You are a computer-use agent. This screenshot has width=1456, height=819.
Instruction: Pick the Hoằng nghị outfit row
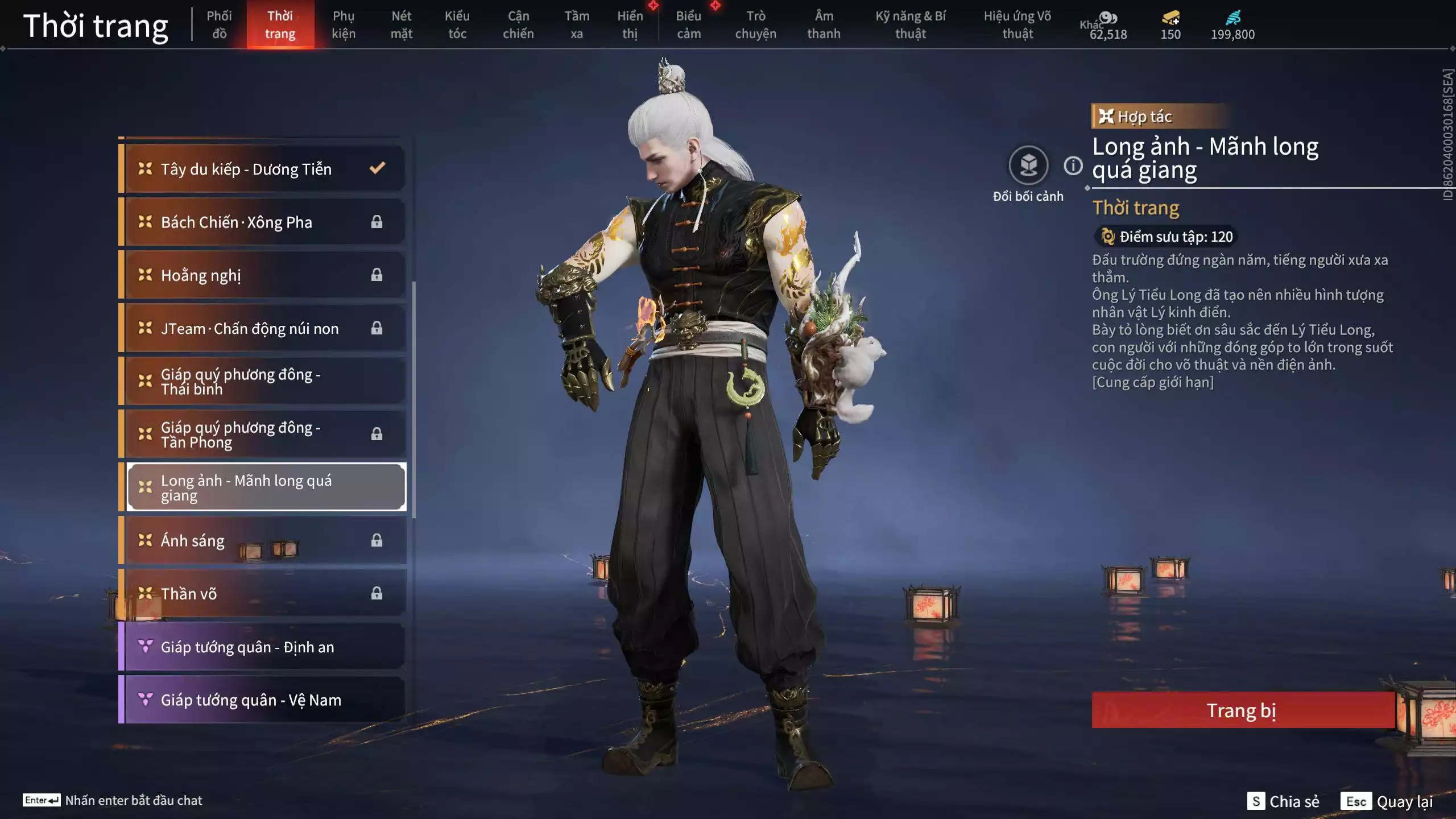coord(264,275)
